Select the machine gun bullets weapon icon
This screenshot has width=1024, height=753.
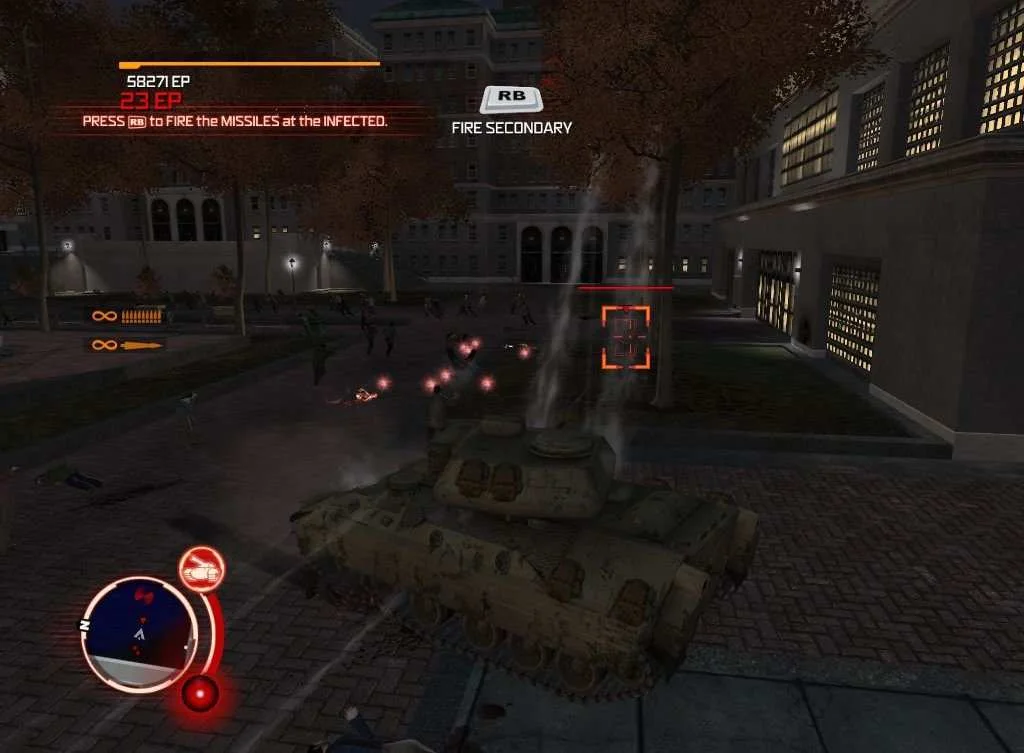141,316
